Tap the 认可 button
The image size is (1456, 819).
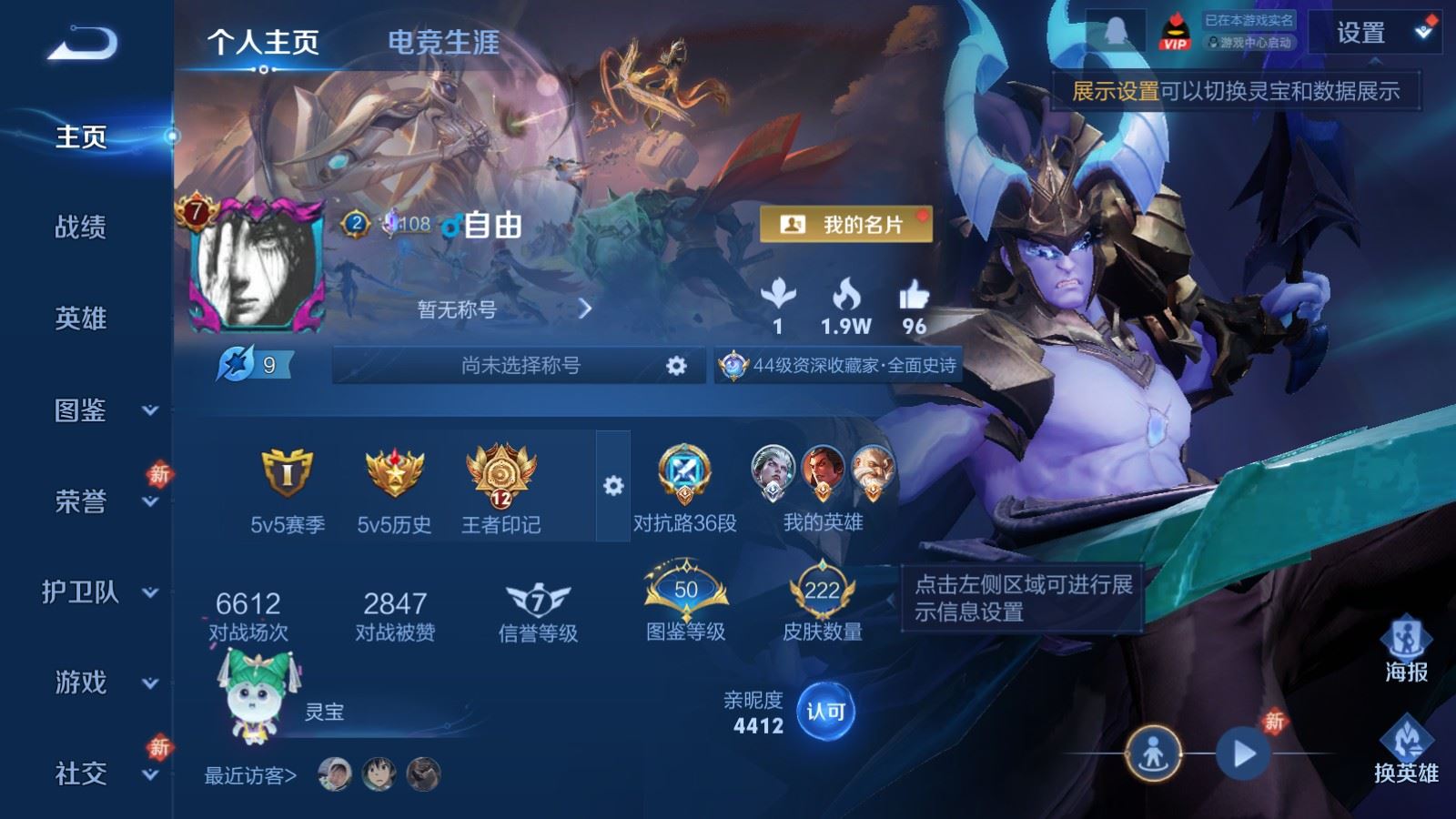coord(825,712)
